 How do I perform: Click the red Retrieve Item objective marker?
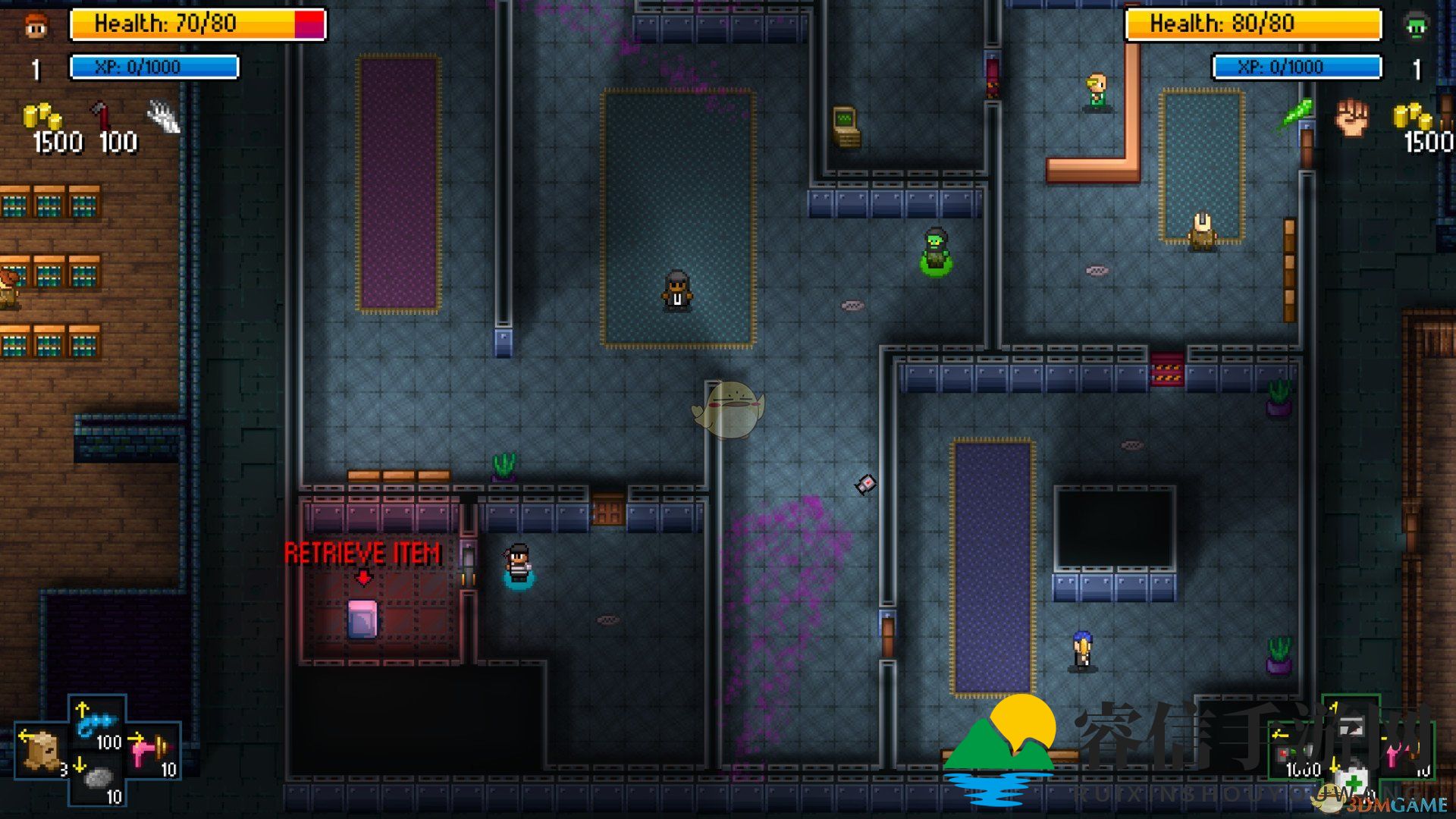coord(362,554)
